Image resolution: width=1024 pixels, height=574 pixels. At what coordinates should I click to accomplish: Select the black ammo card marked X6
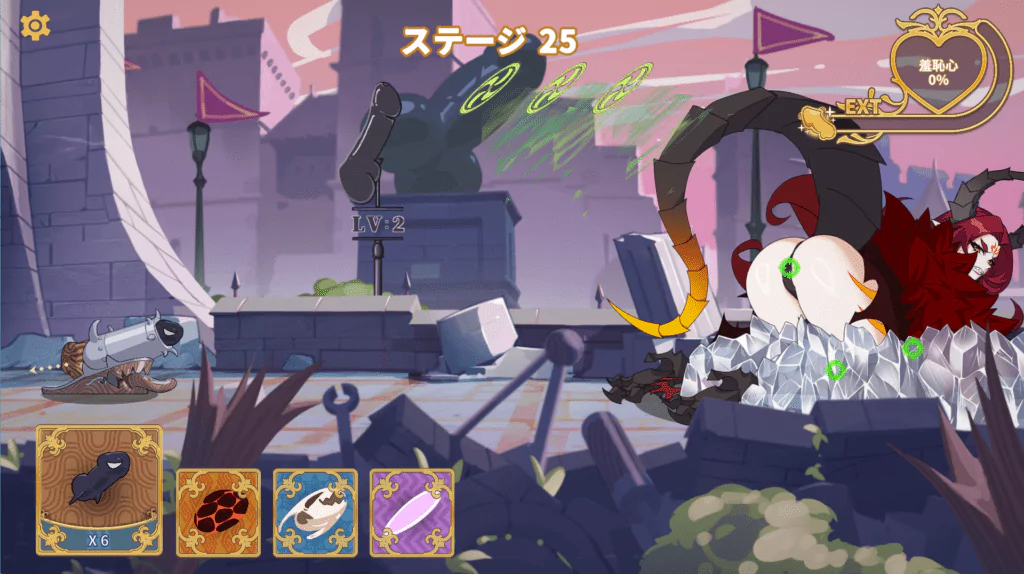click(99, 490)
